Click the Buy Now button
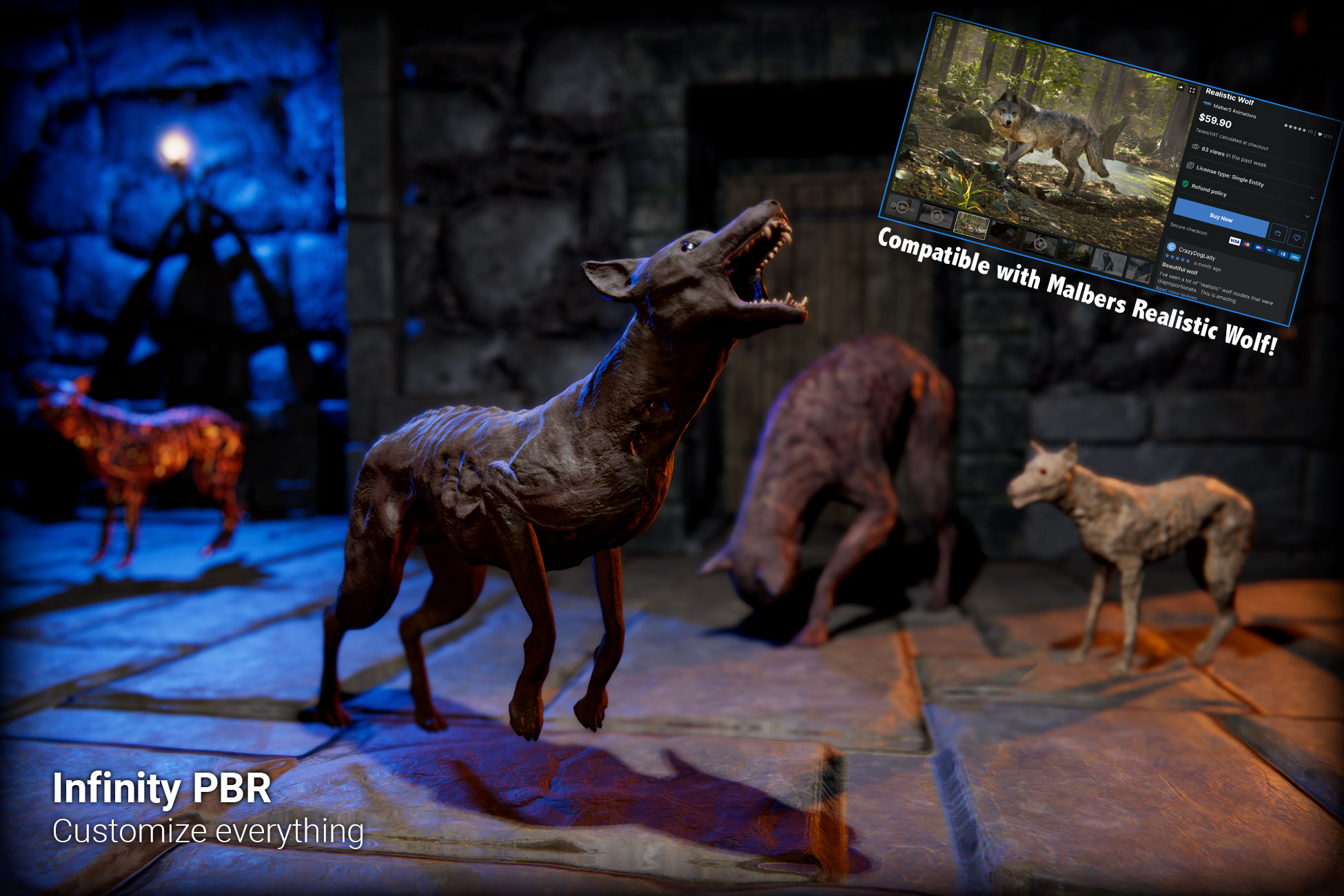 1221,219
